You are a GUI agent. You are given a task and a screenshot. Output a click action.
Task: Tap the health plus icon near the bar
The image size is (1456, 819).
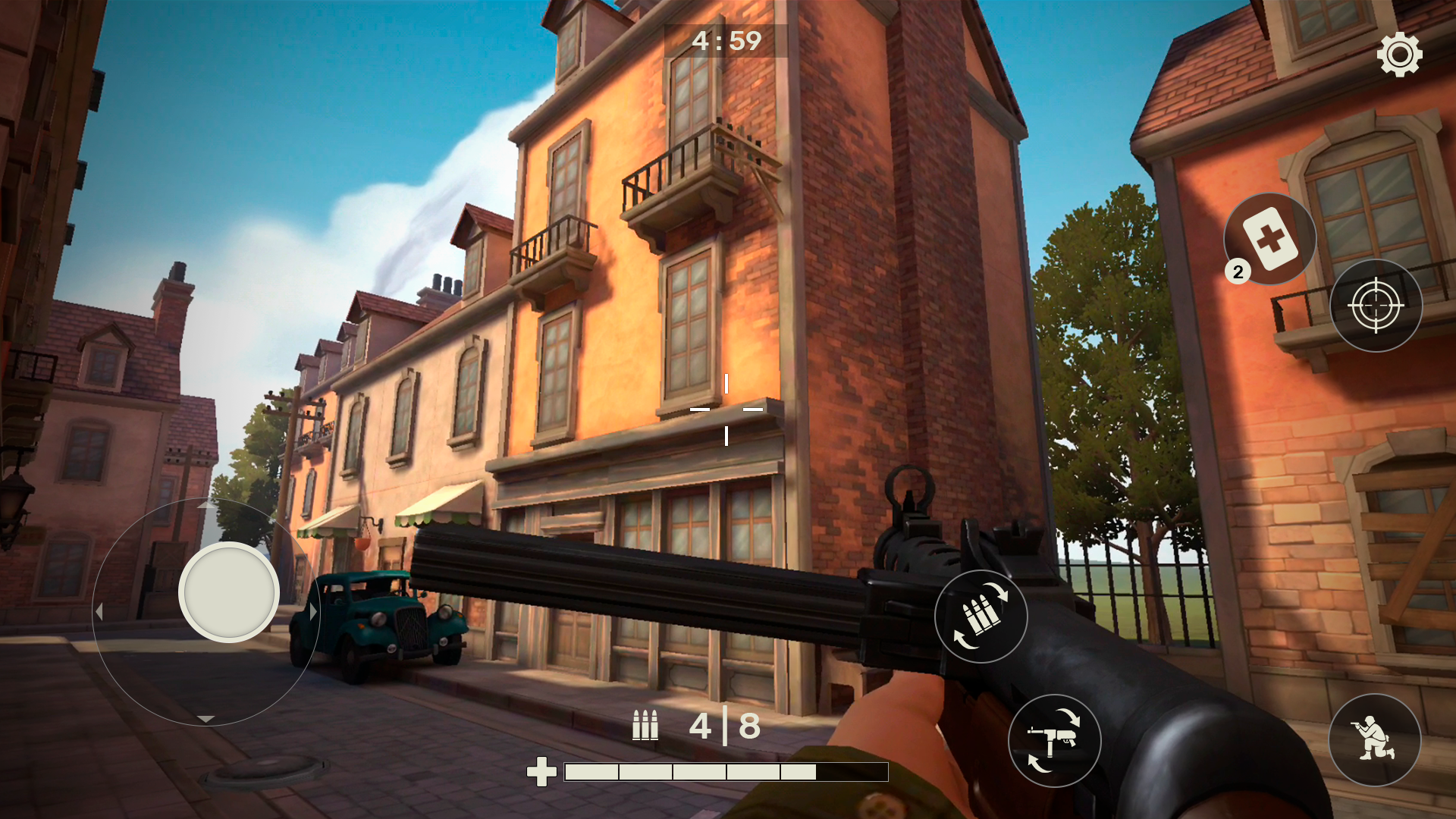[541, 773]
